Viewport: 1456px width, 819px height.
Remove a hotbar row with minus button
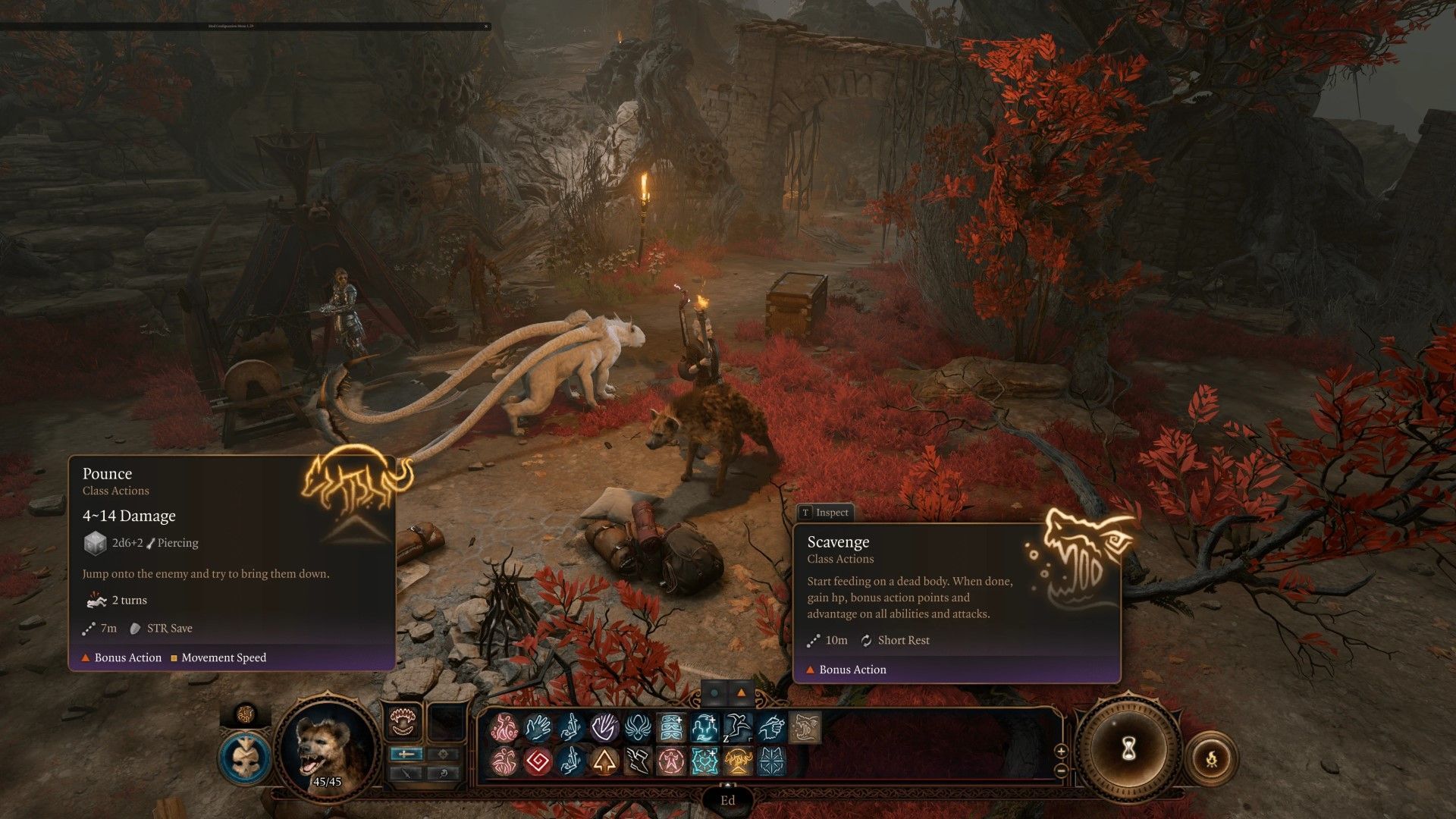(x=1061, y=770)
